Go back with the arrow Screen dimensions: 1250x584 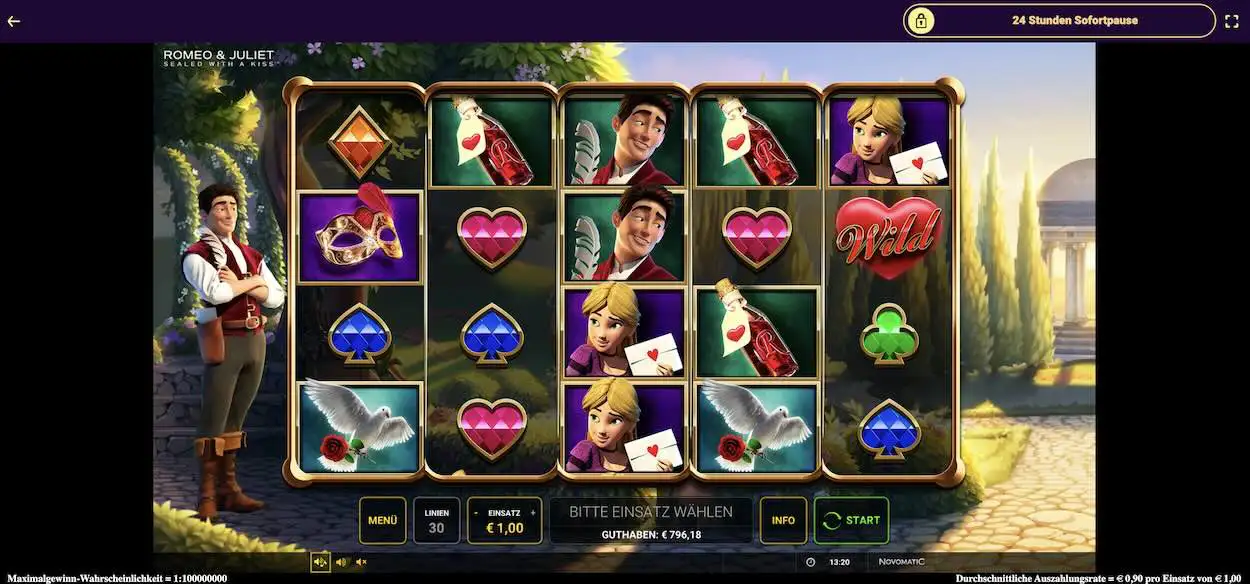click(x=14, y=20)
